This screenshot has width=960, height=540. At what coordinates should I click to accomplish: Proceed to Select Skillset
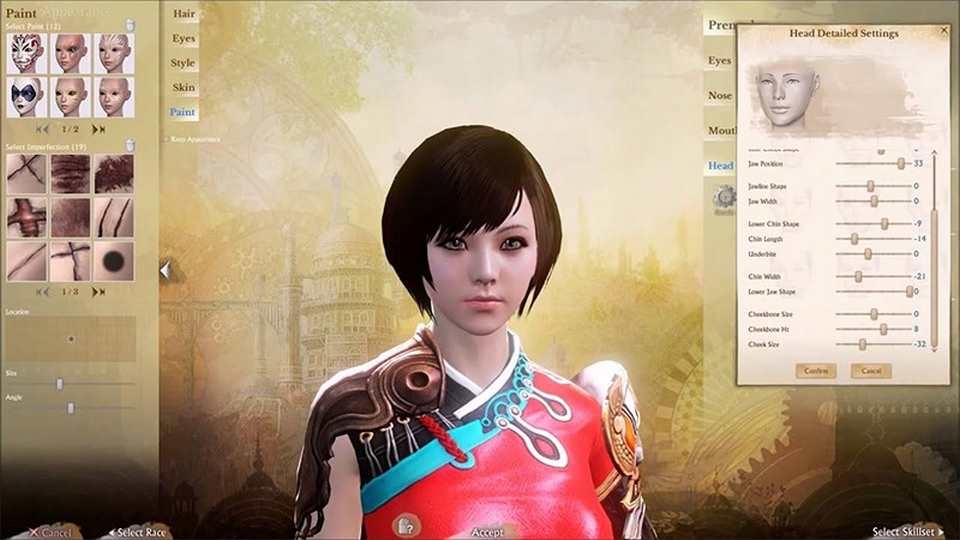click(907, 532)
